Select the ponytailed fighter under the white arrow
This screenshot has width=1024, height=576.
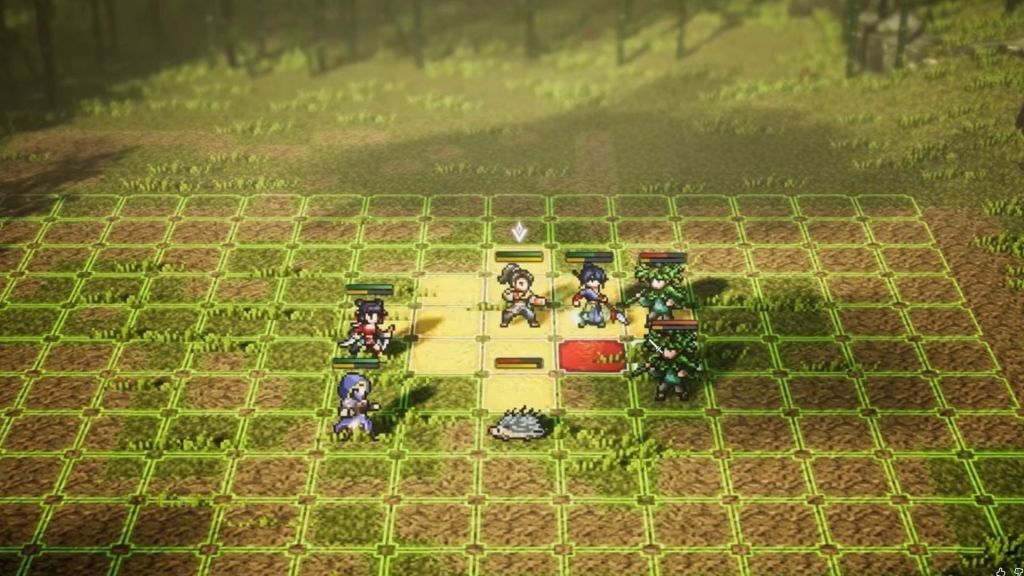519,297
